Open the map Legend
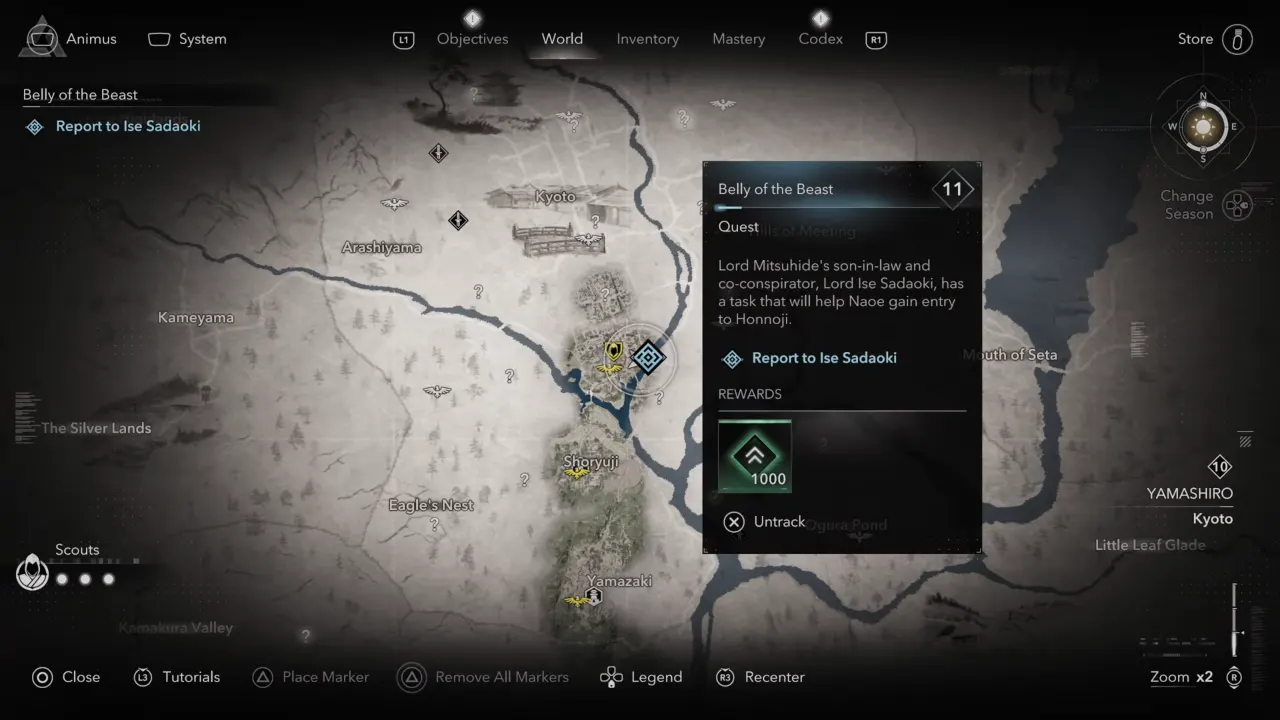 pos(641,677)
